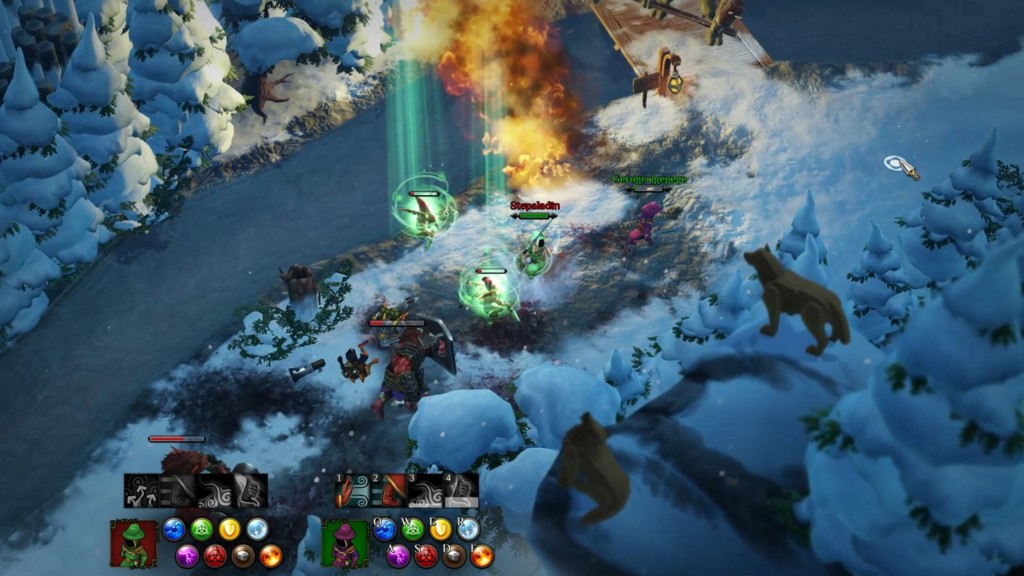
Task: Select the green wizard's yellow Shield element orb
Action: coord(229,530)
